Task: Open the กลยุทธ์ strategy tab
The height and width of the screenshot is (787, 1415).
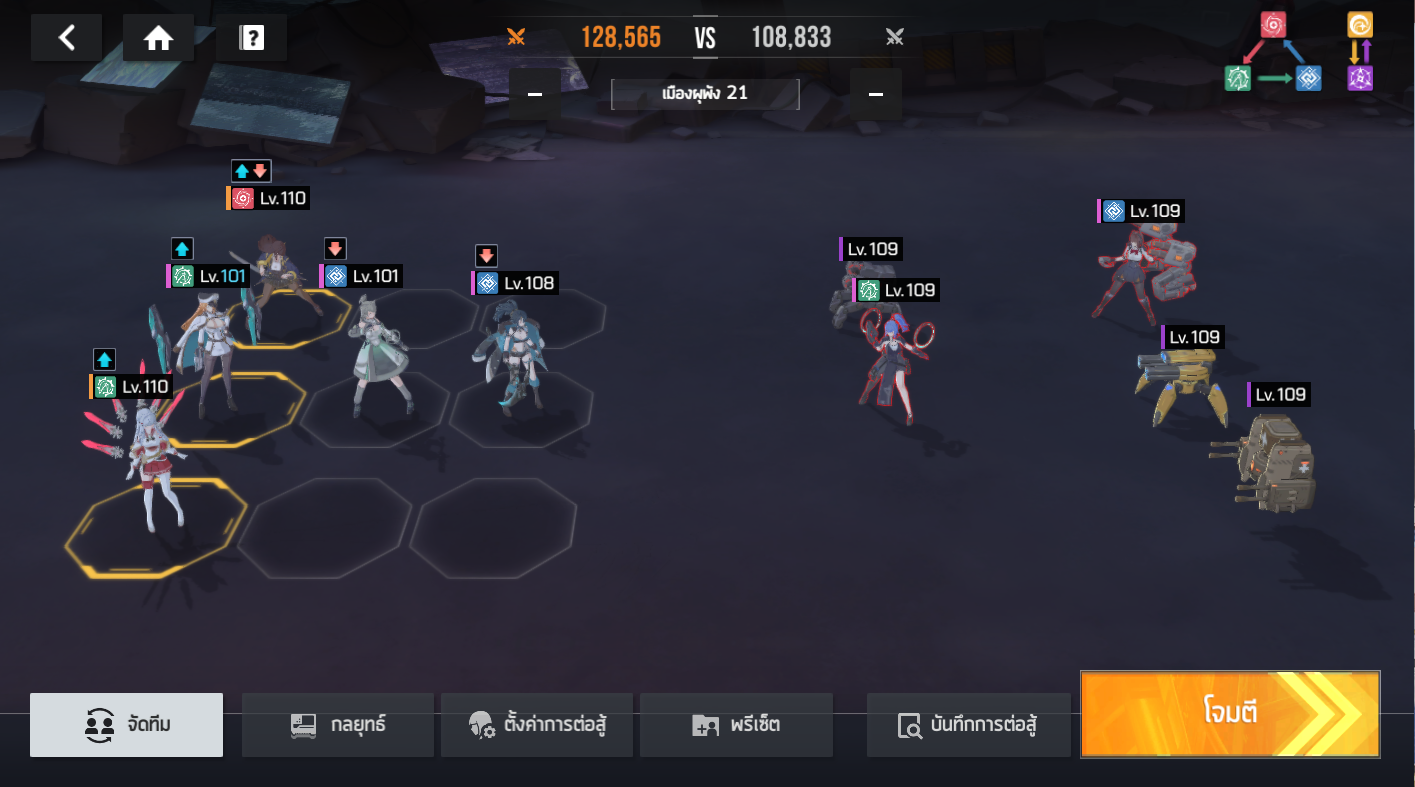Action: tap(337, 724)
